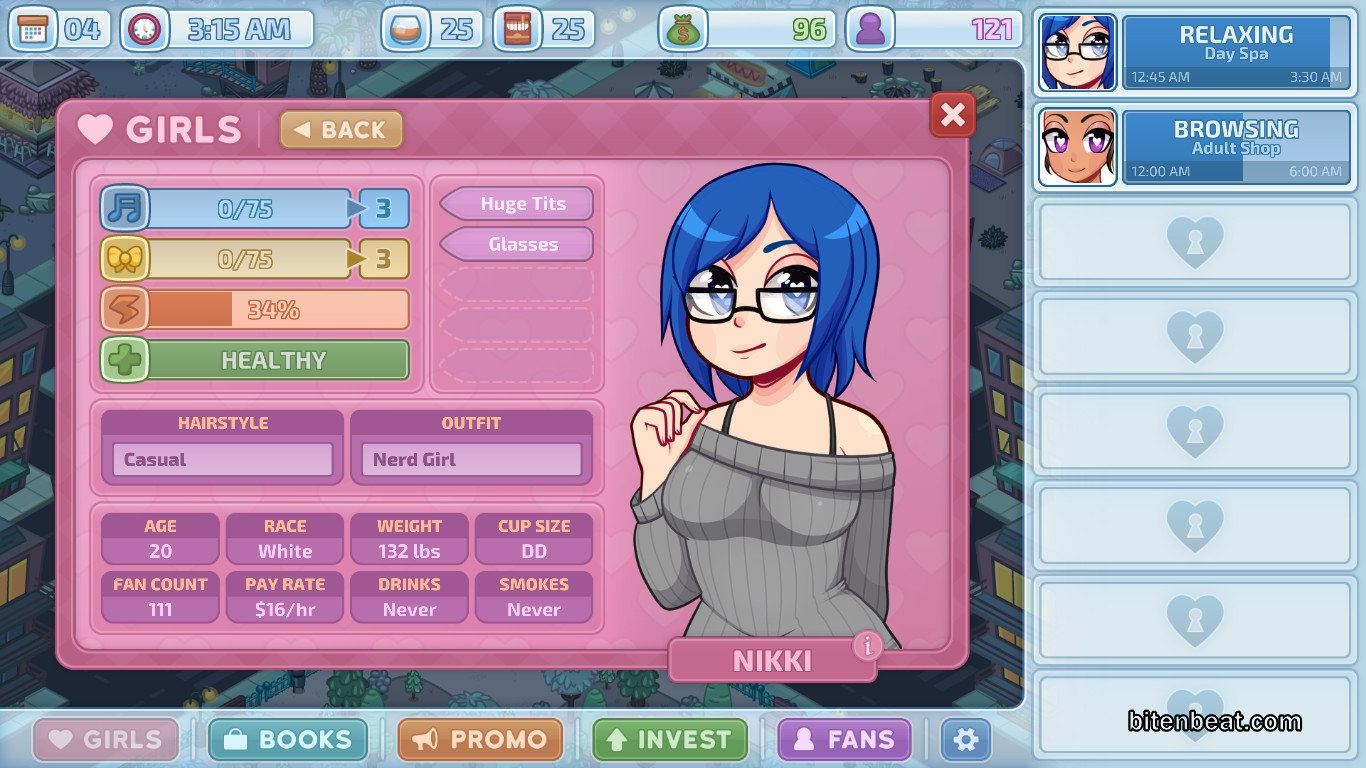This screenshot has width=1366, height=768.
Task: Change the Nerd Girl outfit field
Action: point(471,460)
